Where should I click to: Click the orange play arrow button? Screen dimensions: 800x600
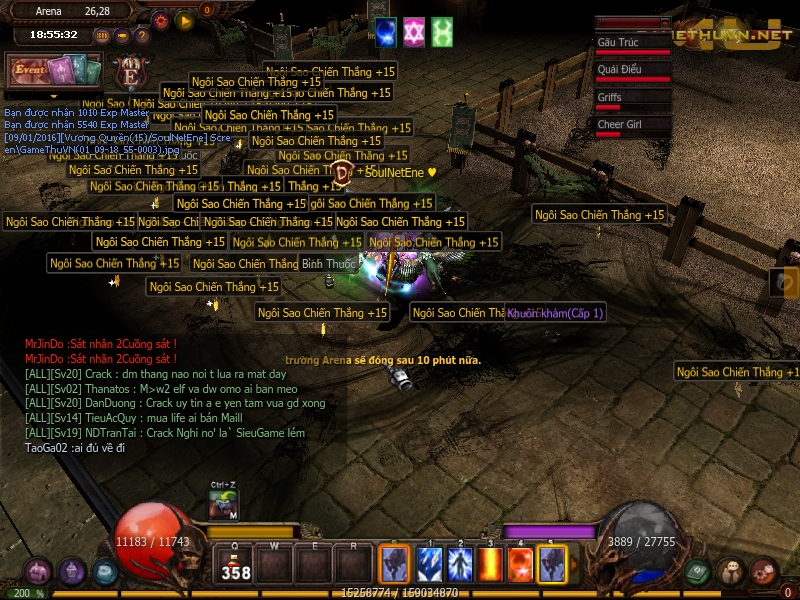[184, 19]
